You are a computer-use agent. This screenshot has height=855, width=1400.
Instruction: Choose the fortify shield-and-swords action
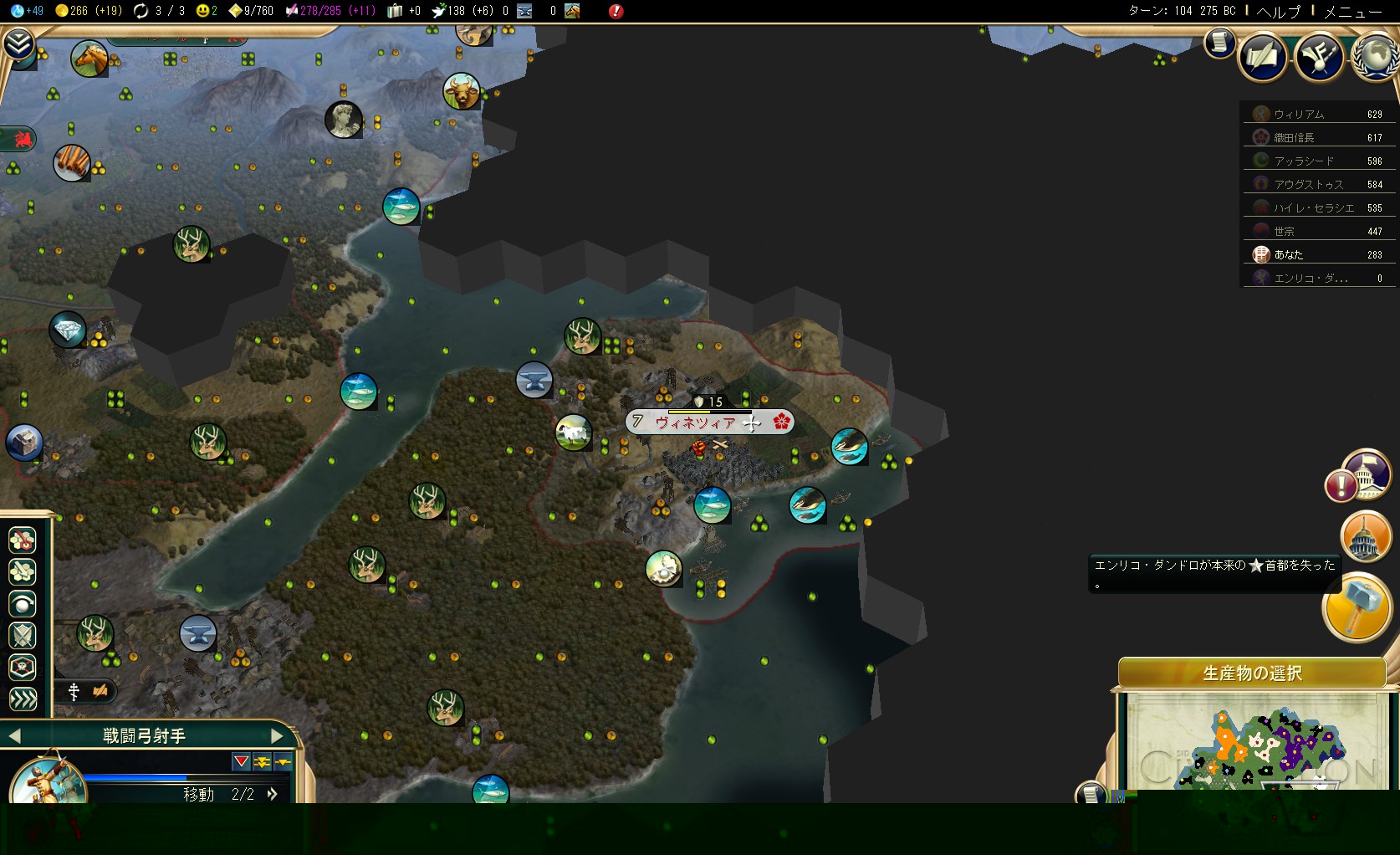[x=23, y=636]
